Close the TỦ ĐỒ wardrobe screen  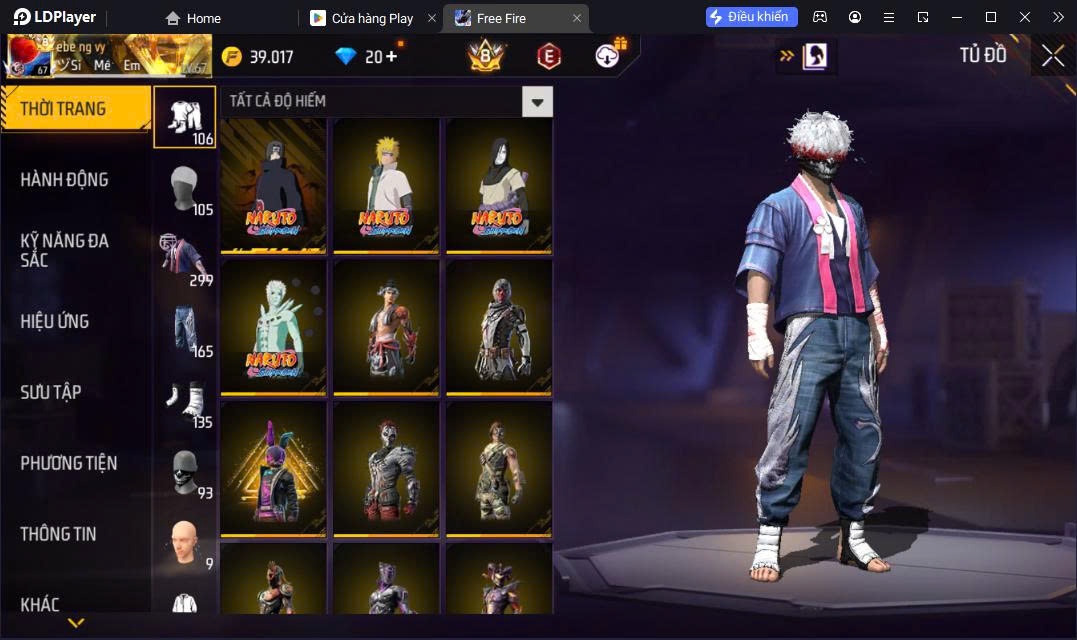point(1053,56)
